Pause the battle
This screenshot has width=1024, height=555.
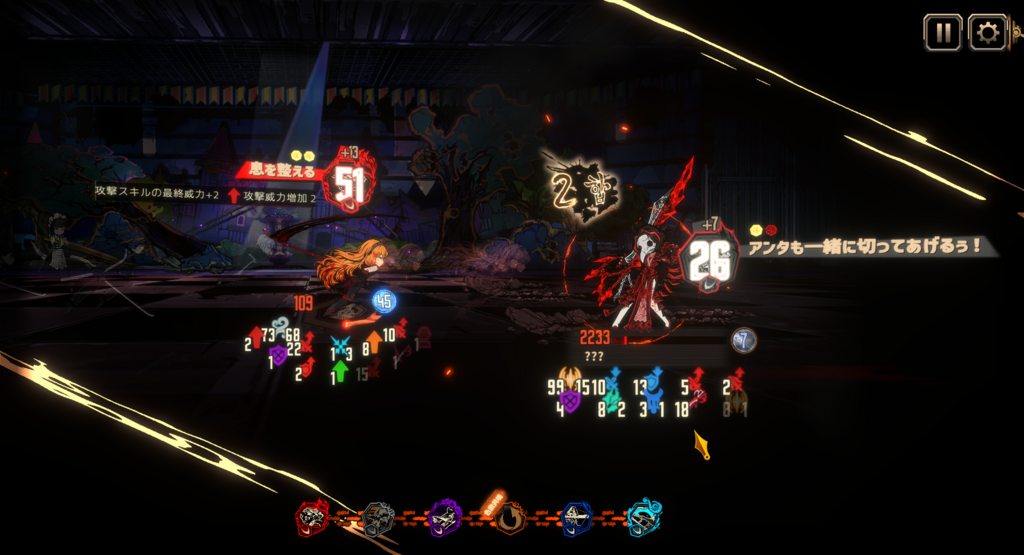tap(942, 32)
